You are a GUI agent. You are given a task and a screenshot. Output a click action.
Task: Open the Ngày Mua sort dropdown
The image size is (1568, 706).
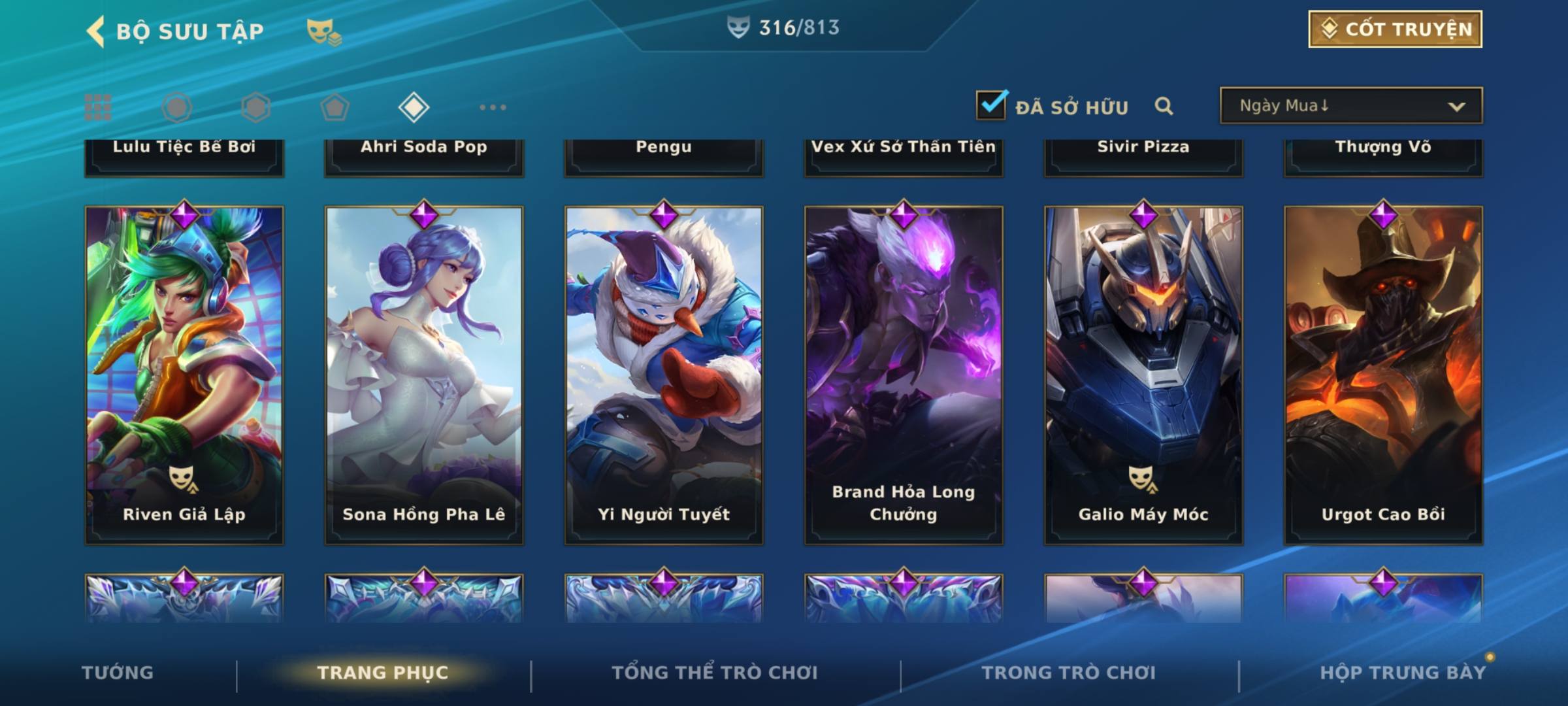coord(1350,106)
